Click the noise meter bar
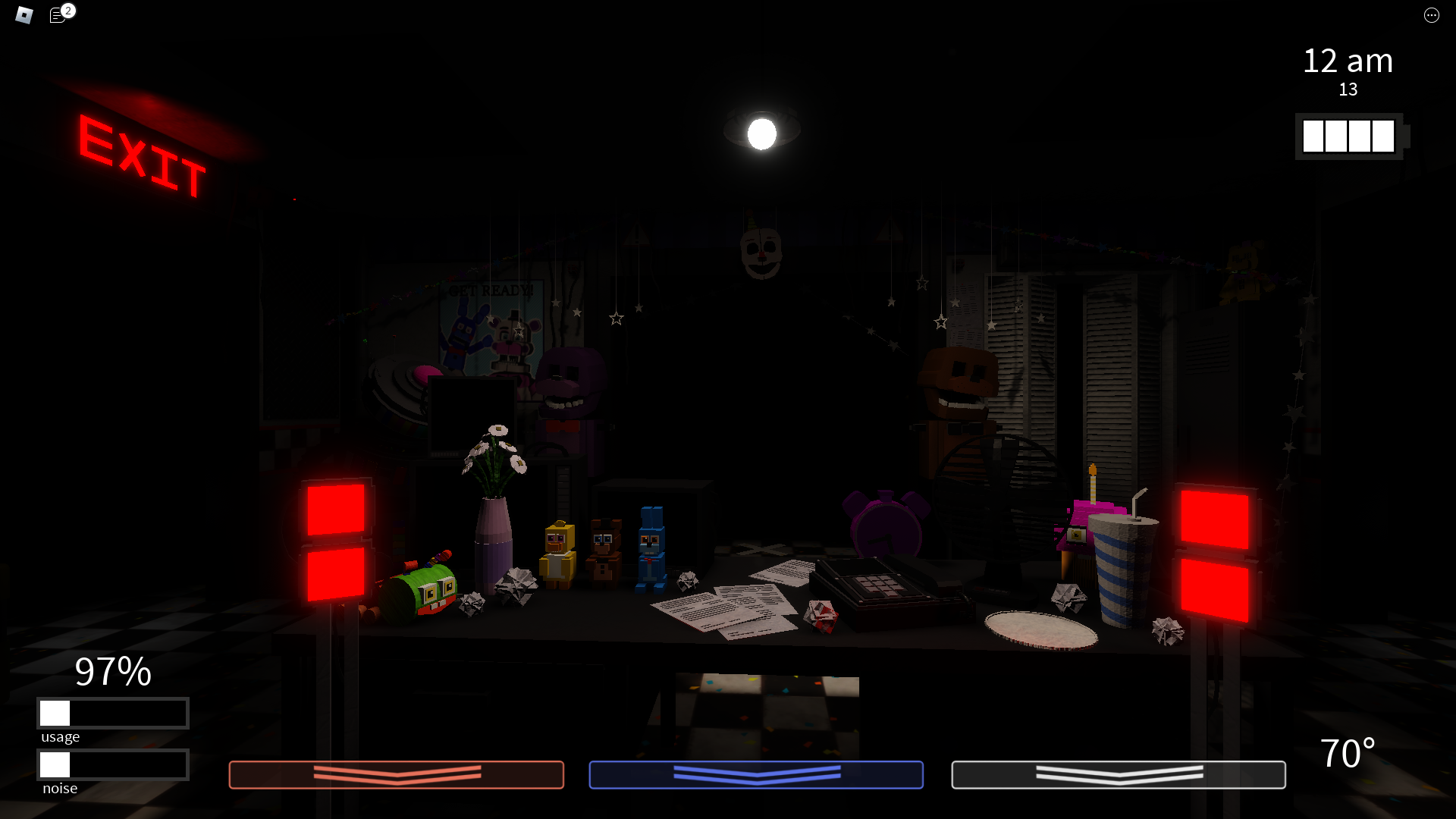Screen dimensions: 1456x819 click(x=112, y=764)
